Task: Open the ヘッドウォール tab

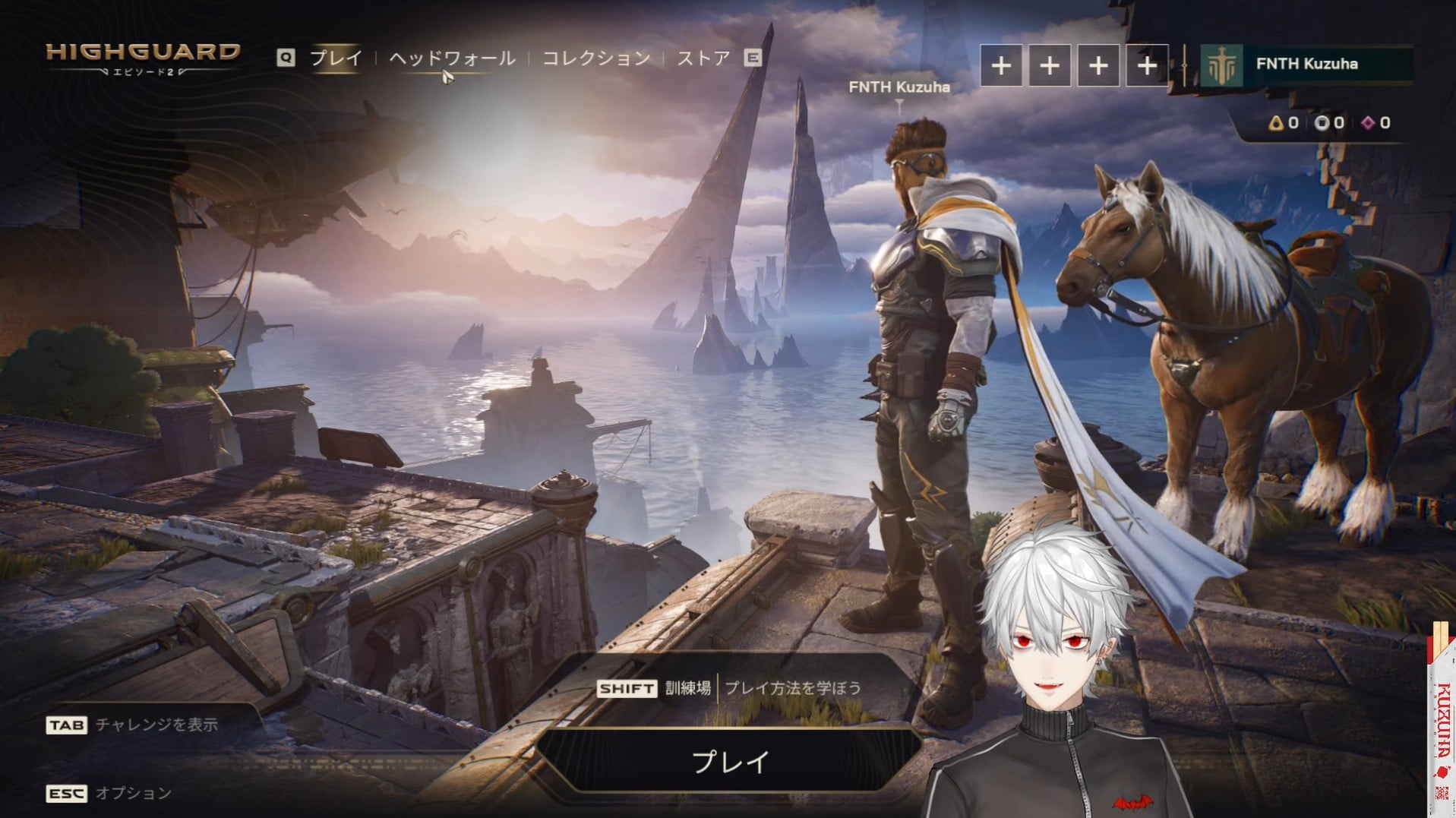Action: pyautogui.click(x=452, y=58)
